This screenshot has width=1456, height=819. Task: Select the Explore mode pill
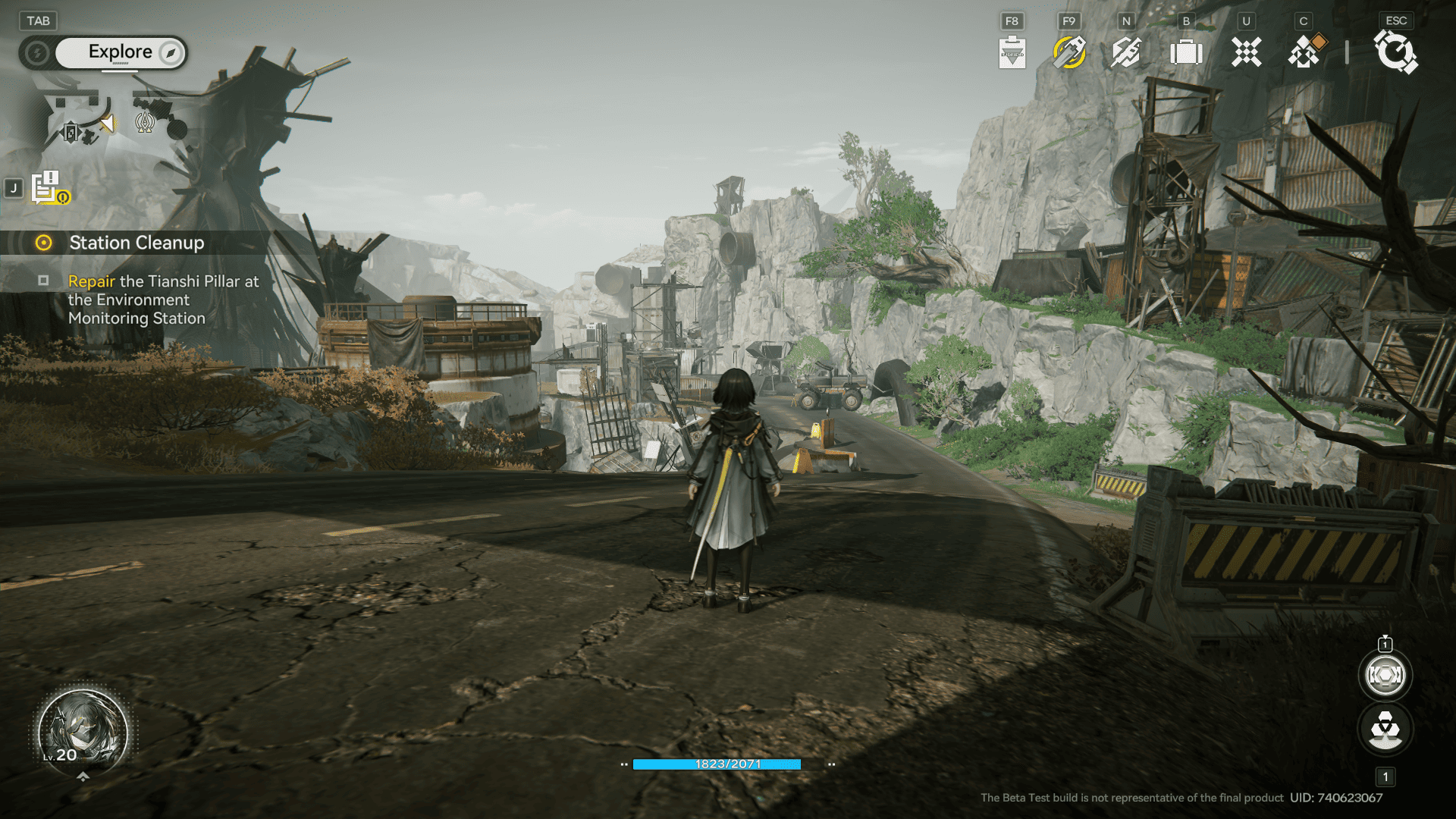click(121, 52)
